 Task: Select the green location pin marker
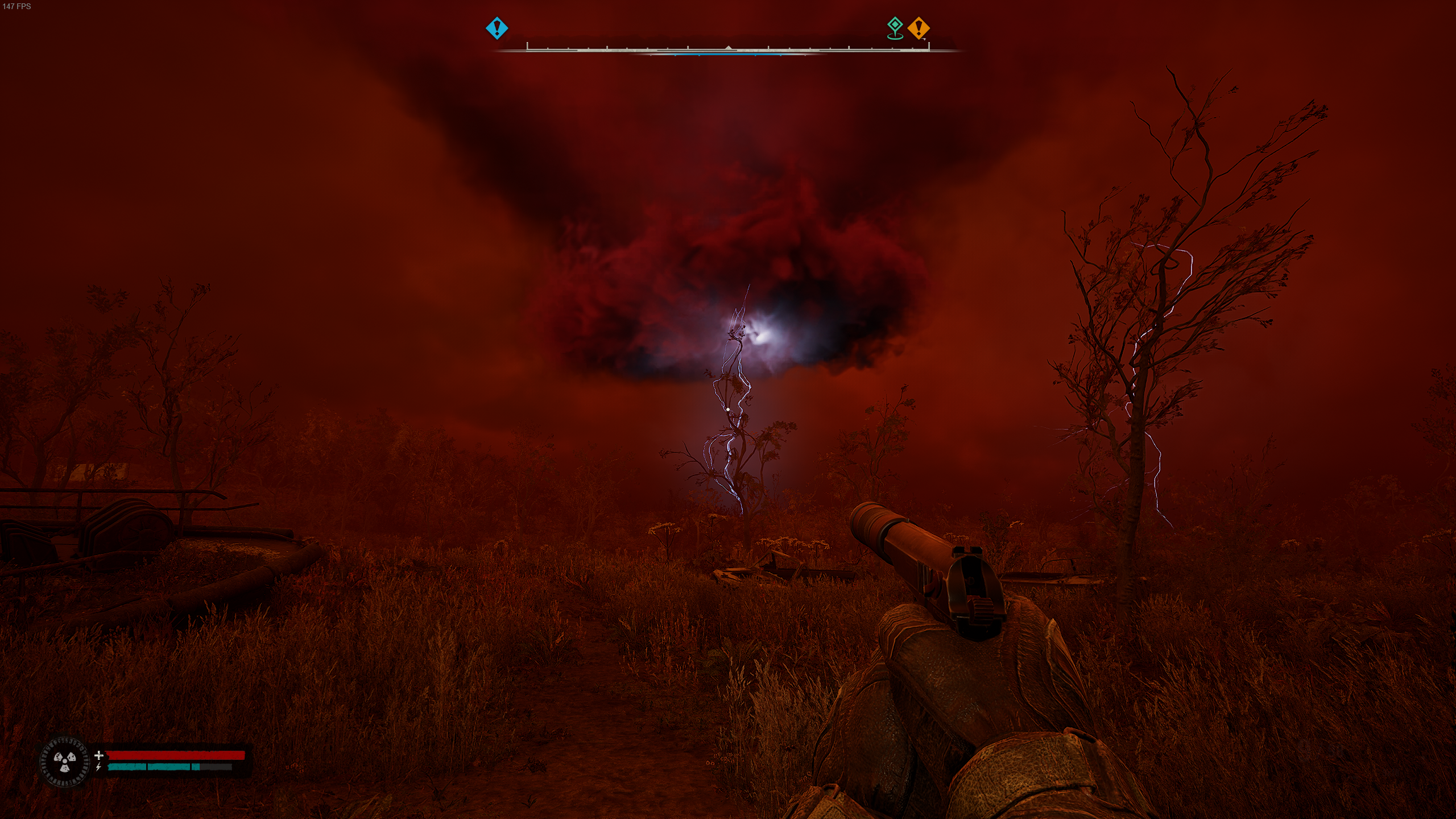(x=895, y=27)
